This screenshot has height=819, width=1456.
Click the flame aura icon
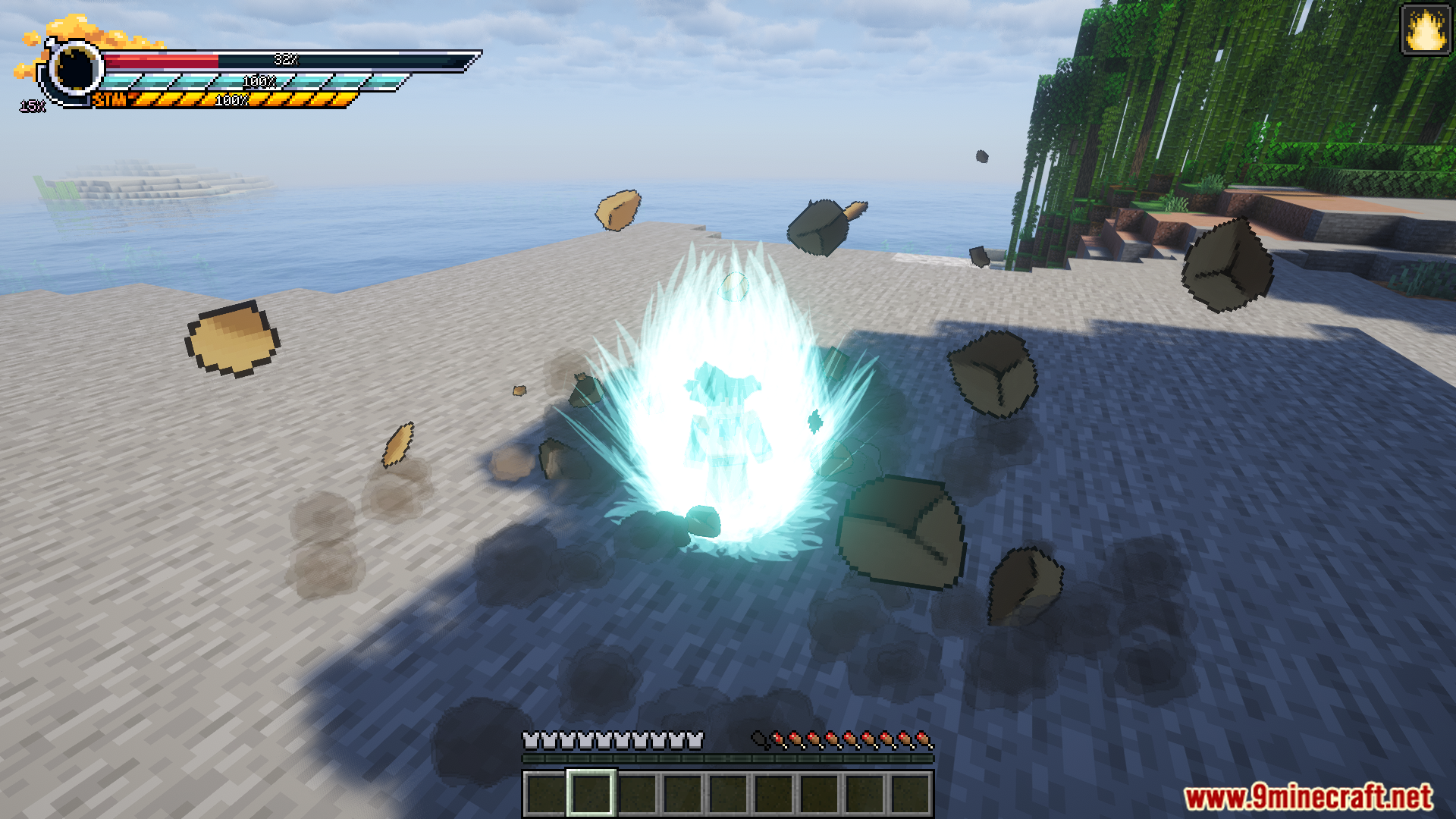click(x=1425, y=30)
